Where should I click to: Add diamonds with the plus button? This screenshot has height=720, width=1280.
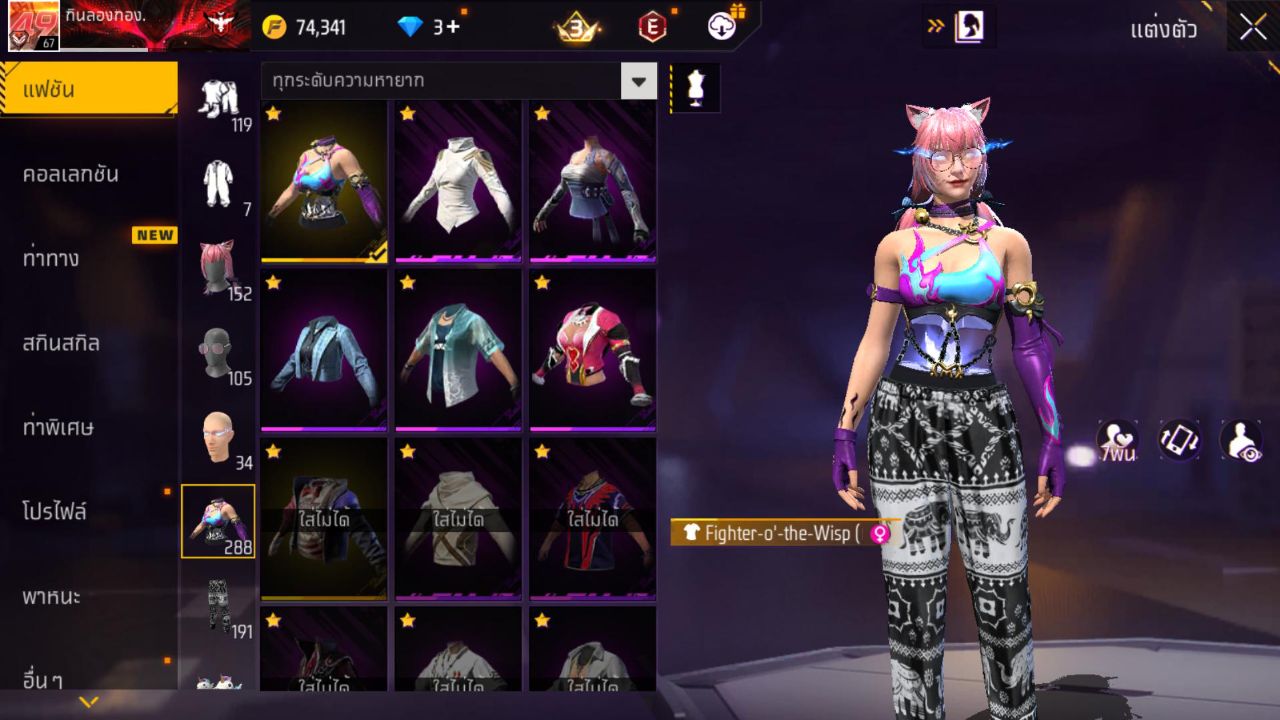click(452, 27)
